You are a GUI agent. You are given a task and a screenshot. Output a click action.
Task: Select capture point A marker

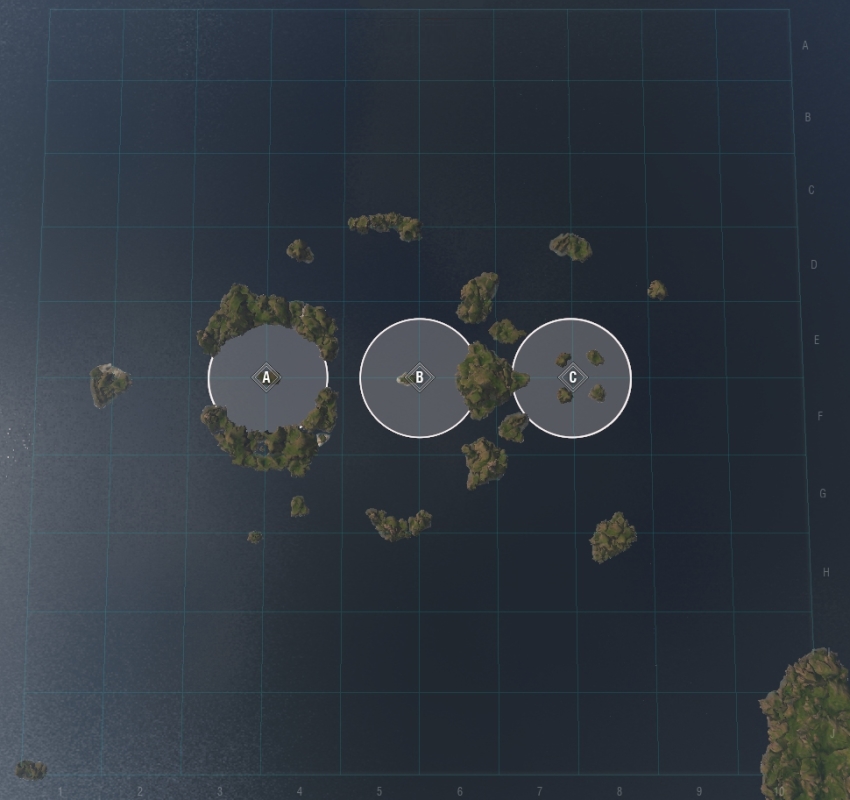267,378
